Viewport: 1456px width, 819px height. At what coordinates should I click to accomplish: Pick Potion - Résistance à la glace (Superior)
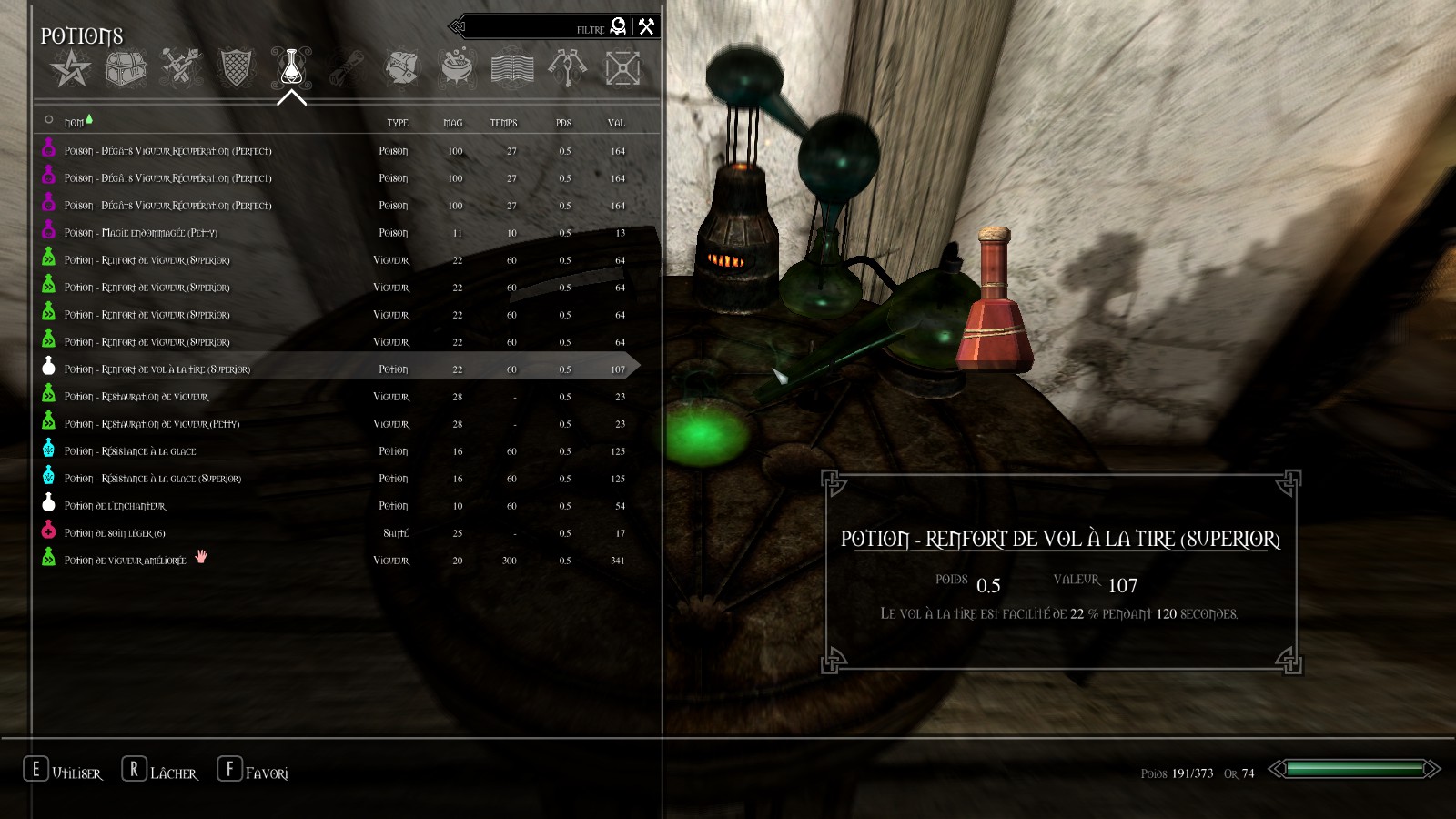tap(153, 479)
